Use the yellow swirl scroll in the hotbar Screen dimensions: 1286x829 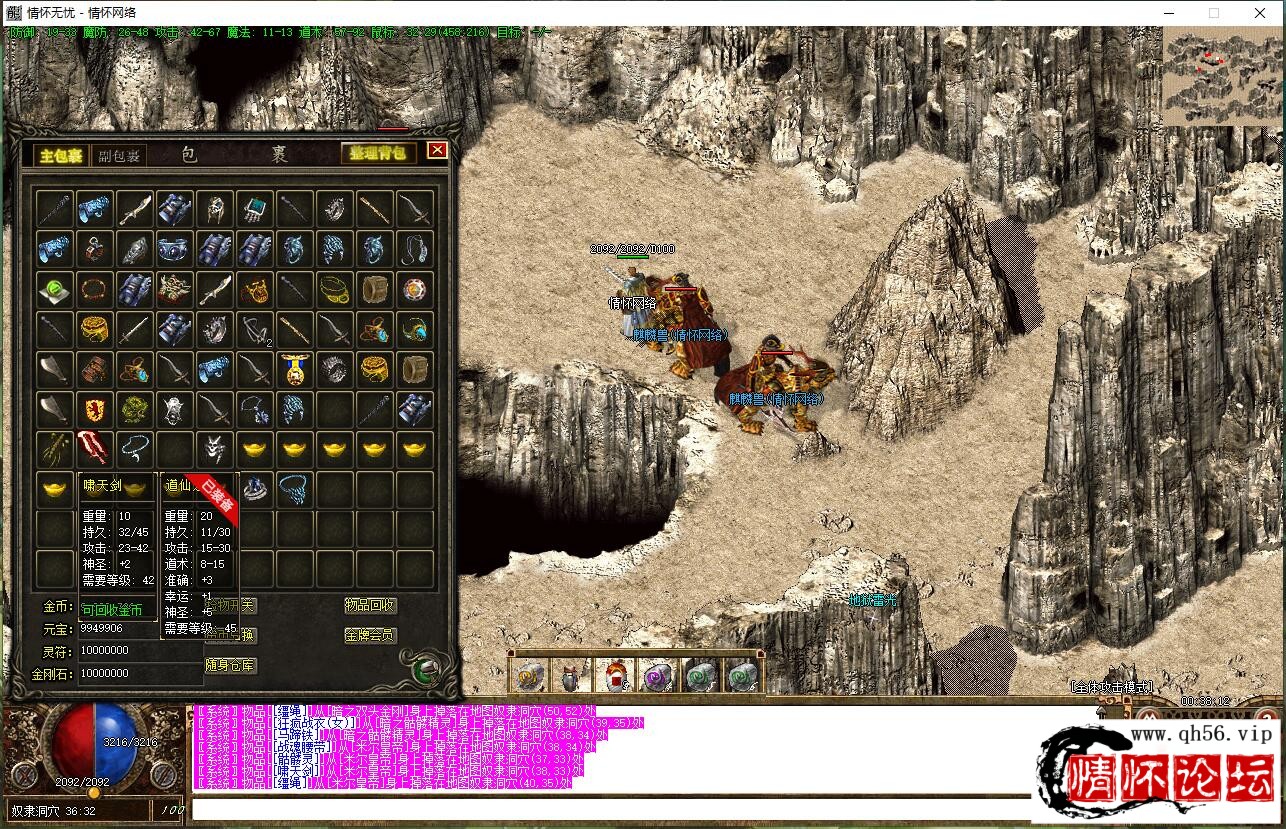530,677
